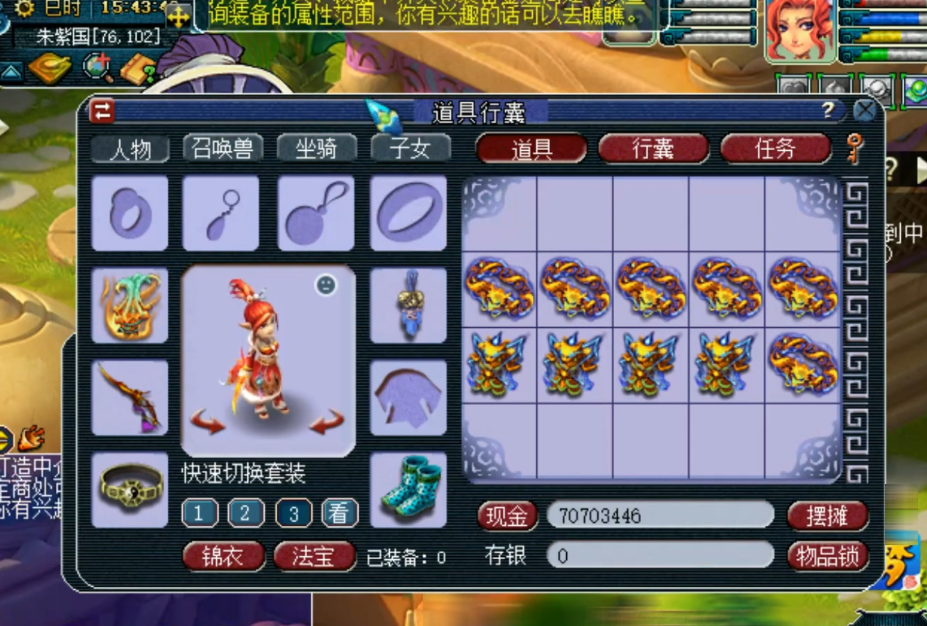Open the 坐骑 tab

pos(316,149)
